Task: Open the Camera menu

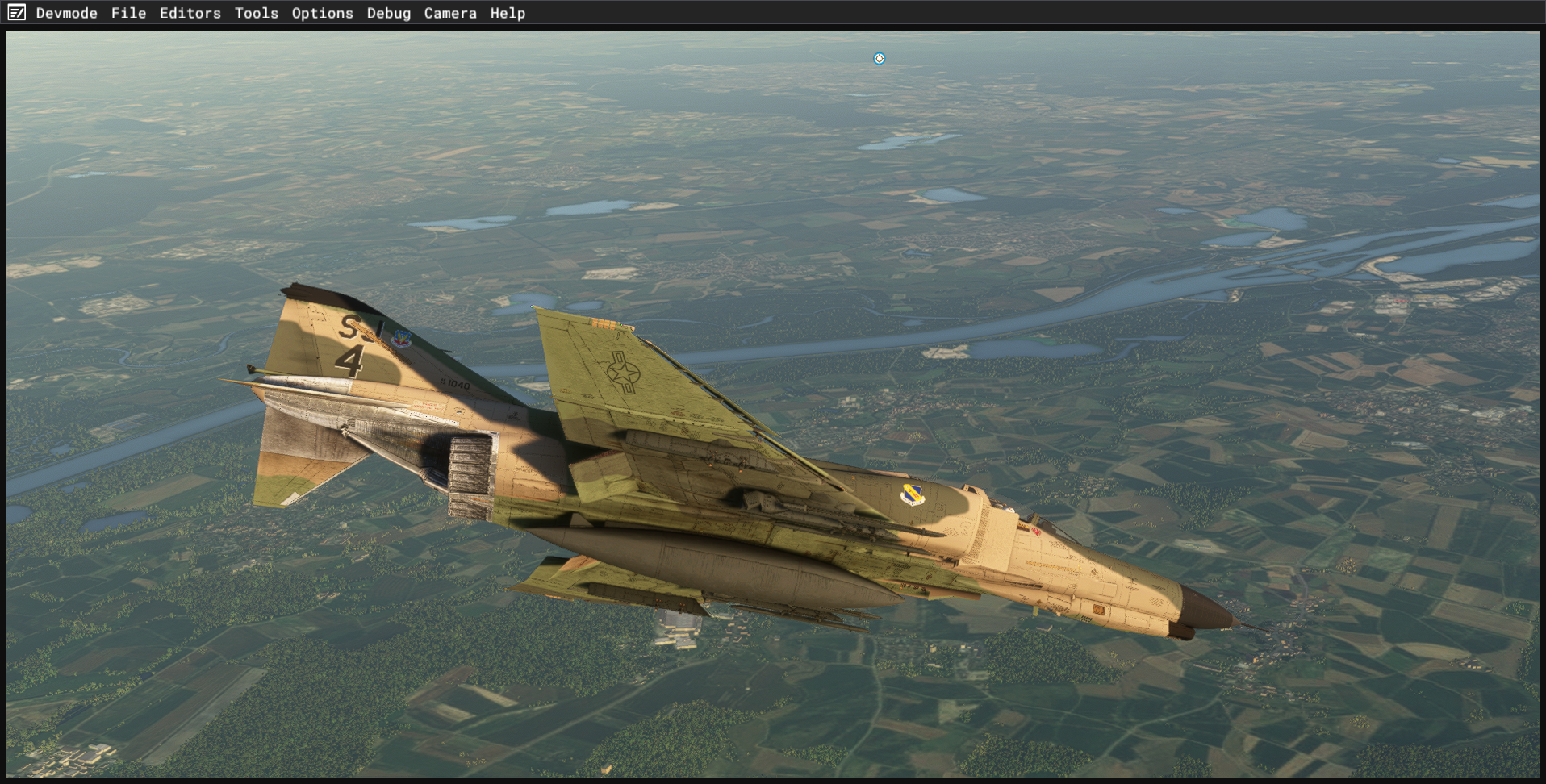Action: [x=449, y=13]
